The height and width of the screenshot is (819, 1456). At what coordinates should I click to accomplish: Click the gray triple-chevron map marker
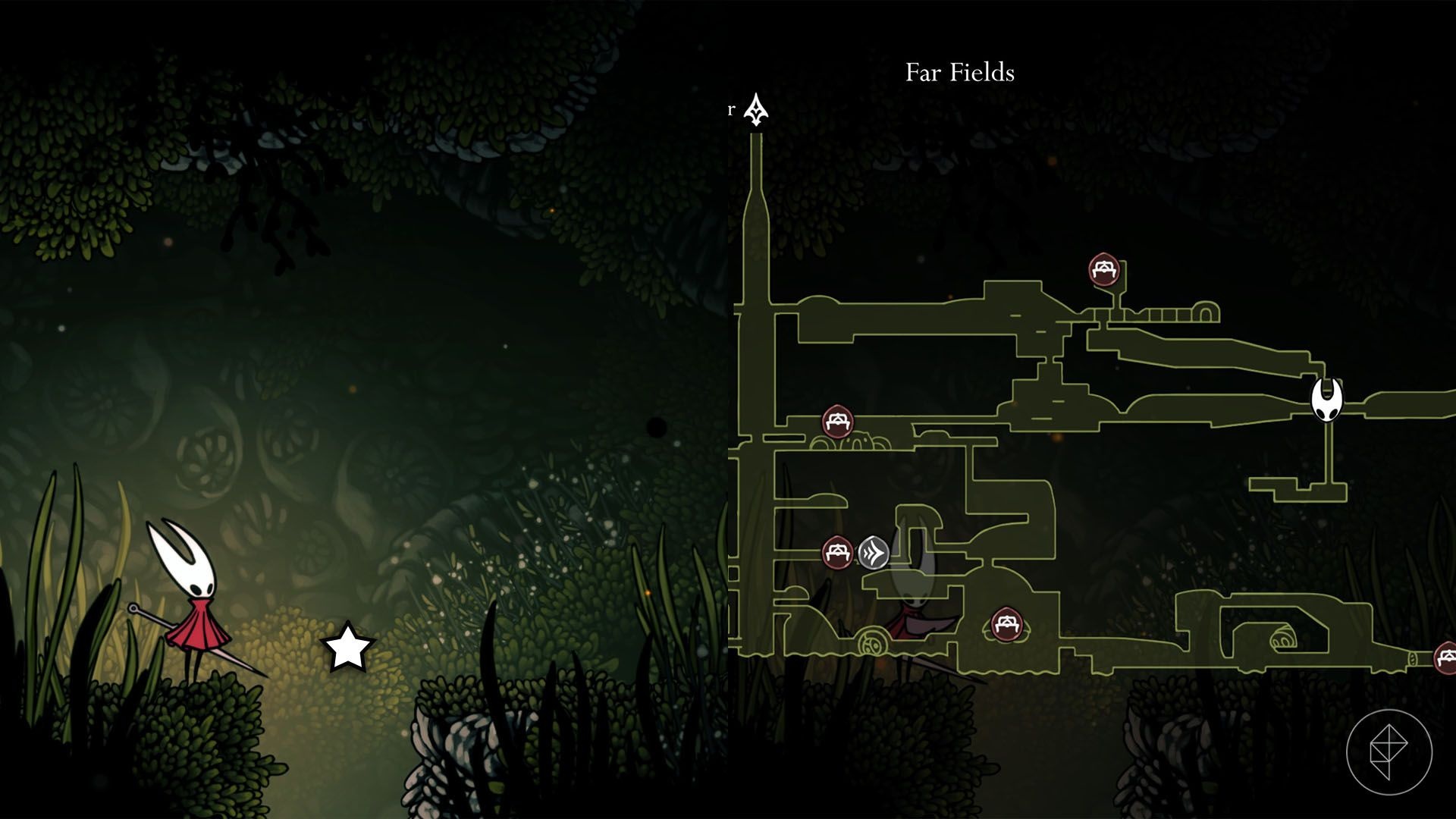coord(874,552)
